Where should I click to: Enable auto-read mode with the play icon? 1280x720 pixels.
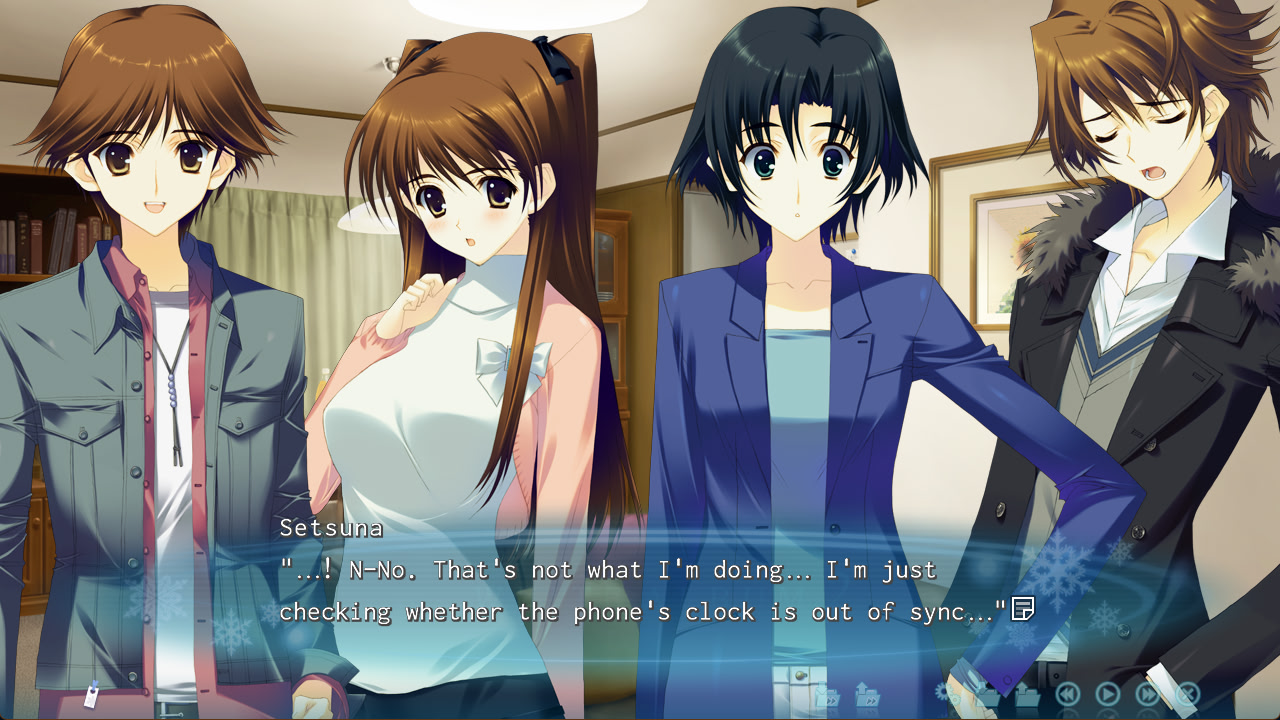1107,693
